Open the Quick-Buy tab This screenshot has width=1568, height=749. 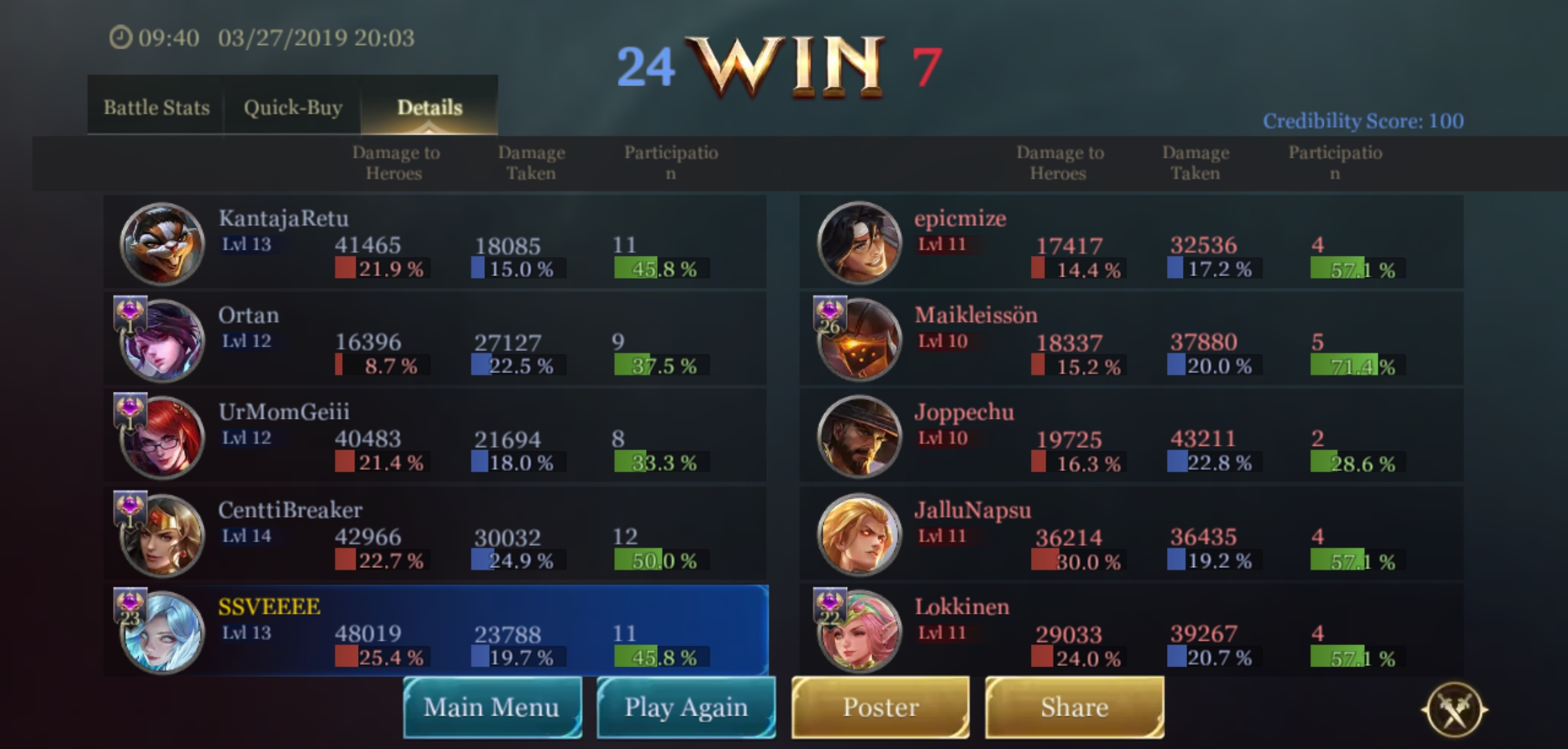click(293, 107)
